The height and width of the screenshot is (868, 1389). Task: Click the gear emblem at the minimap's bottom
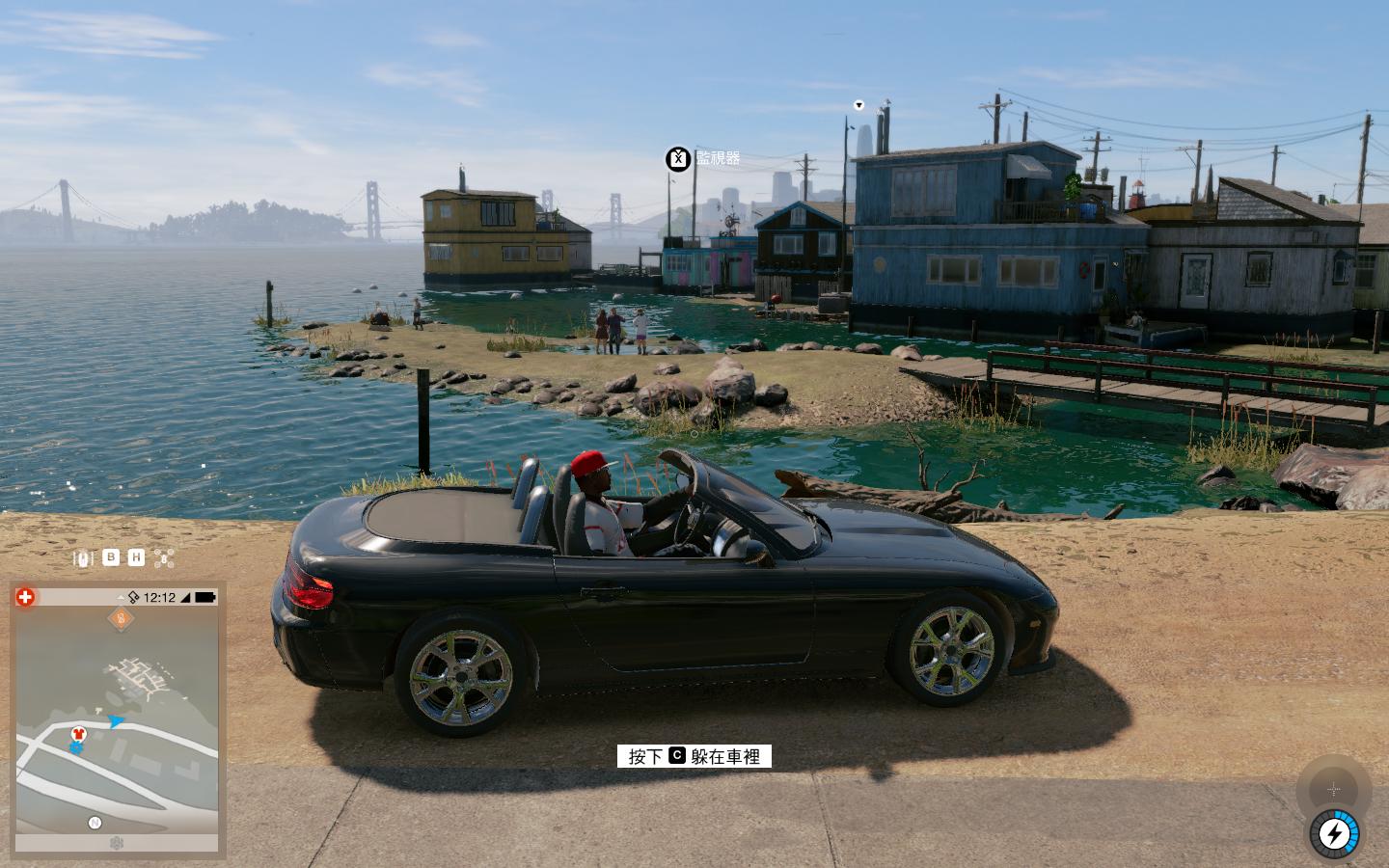click(x=117, y=844)
